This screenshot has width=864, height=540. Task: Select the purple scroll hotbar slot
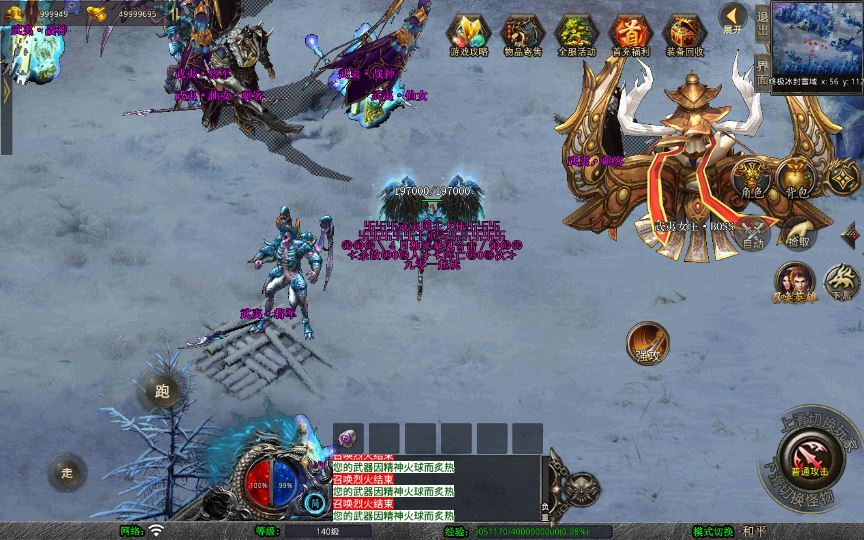pyautogui.click(x=348, y=438)
